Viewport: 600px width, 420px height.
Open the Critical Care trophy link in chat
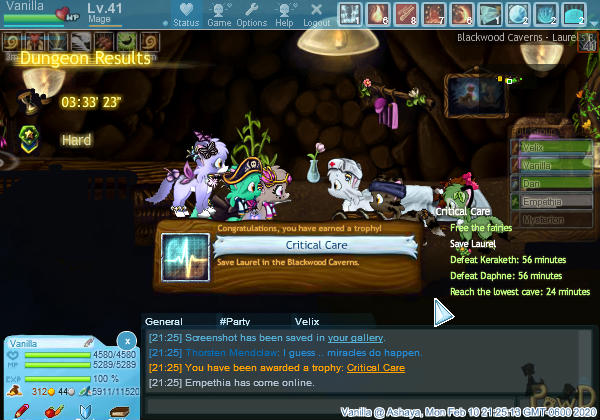pos(375,368)
